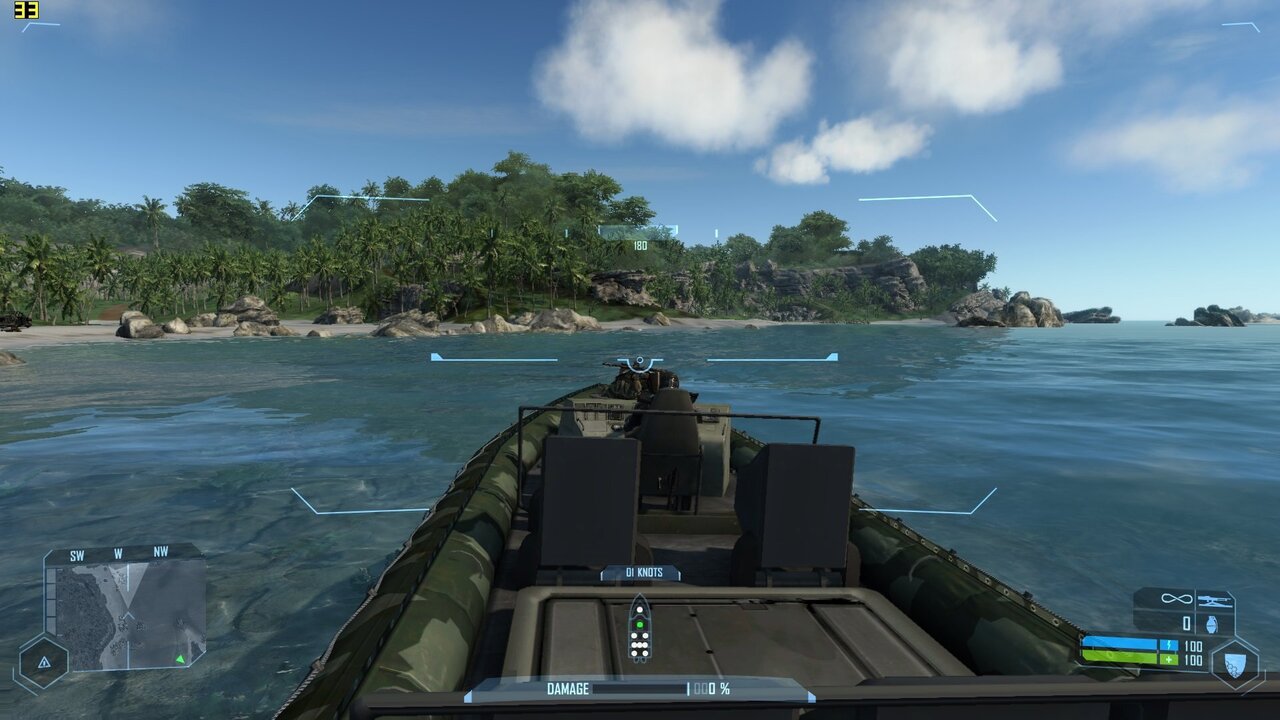
Task: Select the SW compass label
Action: pyautogui.click(x=77, y=555)
